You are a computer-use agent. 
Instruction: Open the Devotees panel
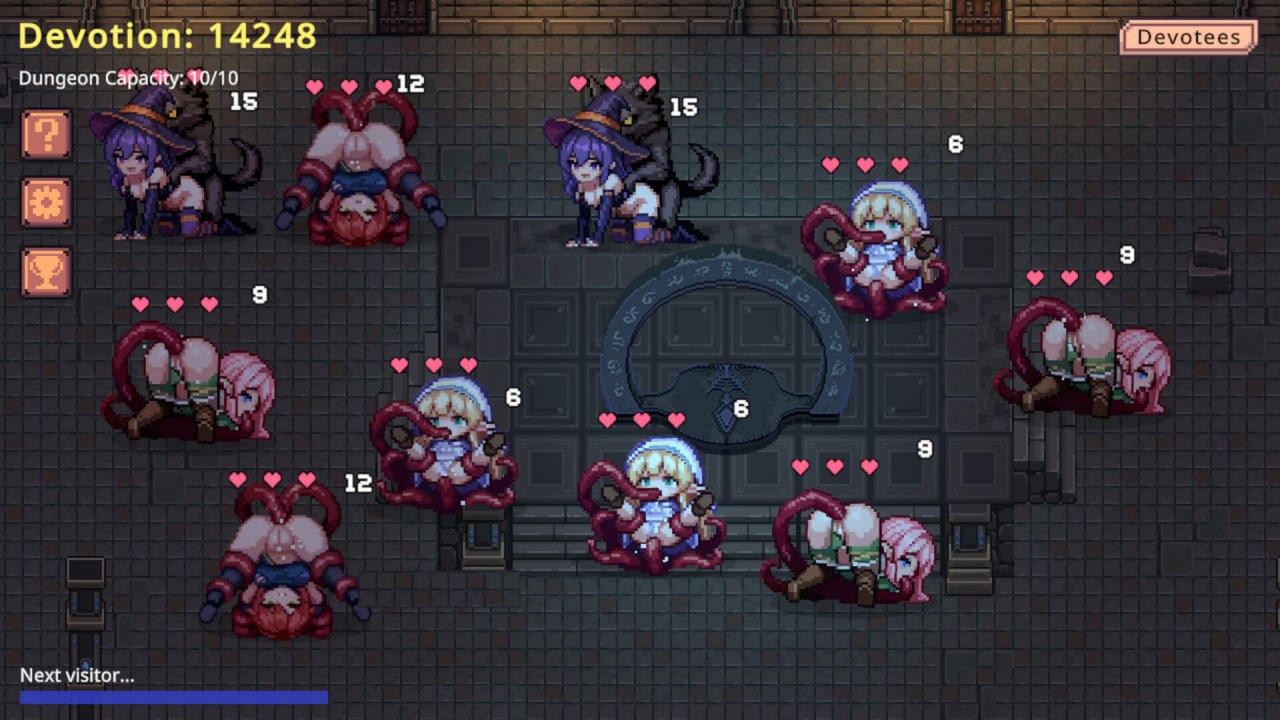pos(1188,36)
